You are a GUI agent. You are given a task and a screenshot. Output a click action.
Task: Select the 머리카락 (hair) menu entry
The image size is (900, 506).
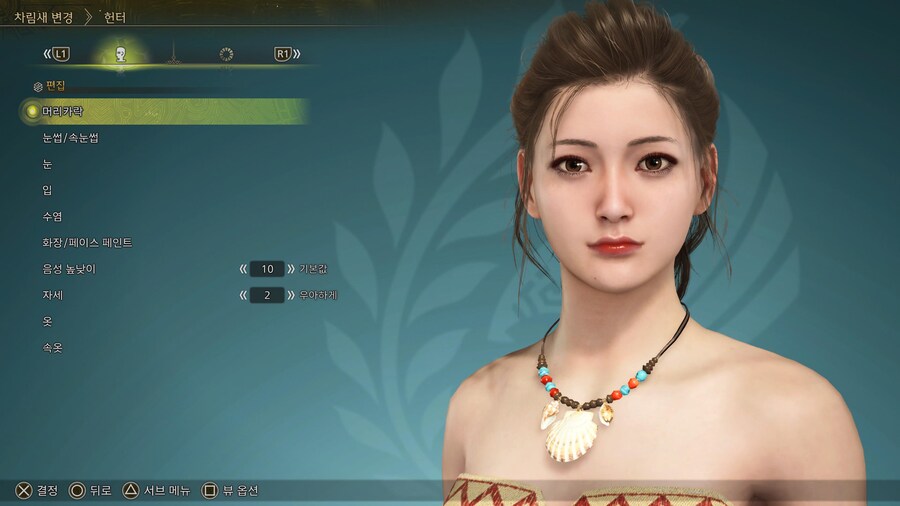tap(63, 111)
